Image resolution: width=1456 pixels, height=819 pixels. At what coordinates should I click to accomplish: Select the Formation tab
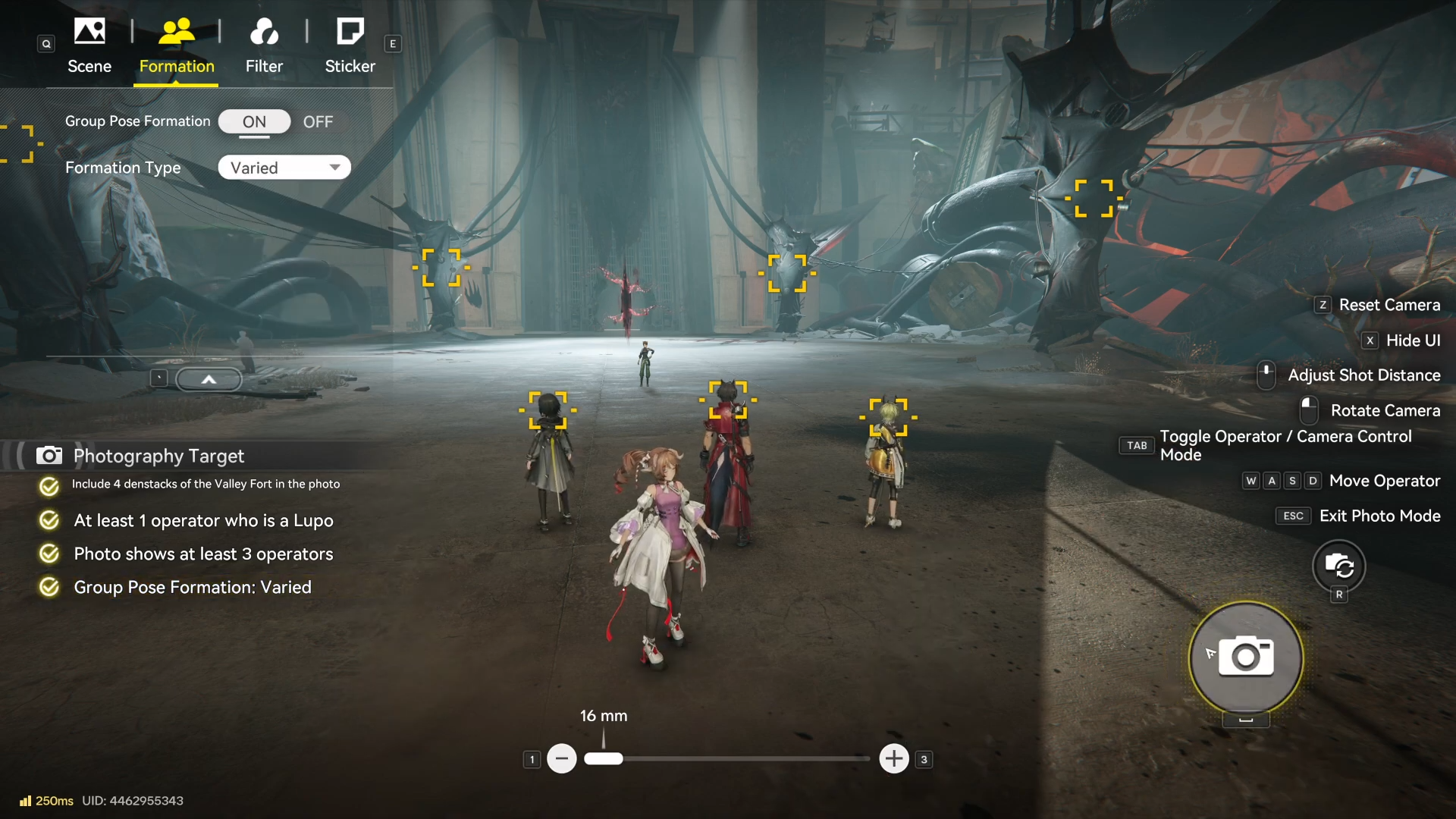point(177,45)
